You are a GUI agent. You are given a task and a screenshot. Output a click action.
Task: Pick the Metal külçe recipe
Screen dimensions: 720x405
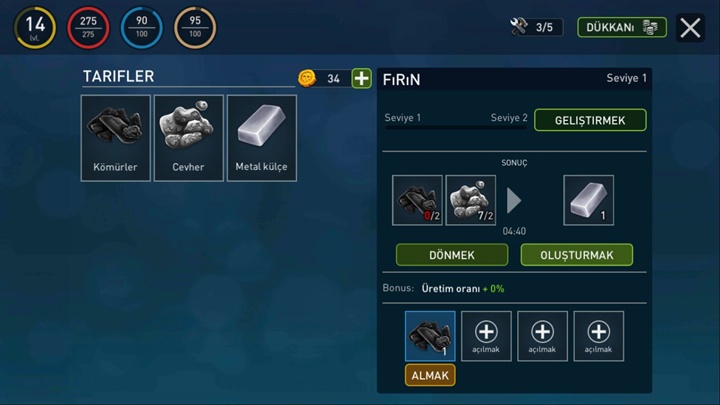[x=261, y=138]
